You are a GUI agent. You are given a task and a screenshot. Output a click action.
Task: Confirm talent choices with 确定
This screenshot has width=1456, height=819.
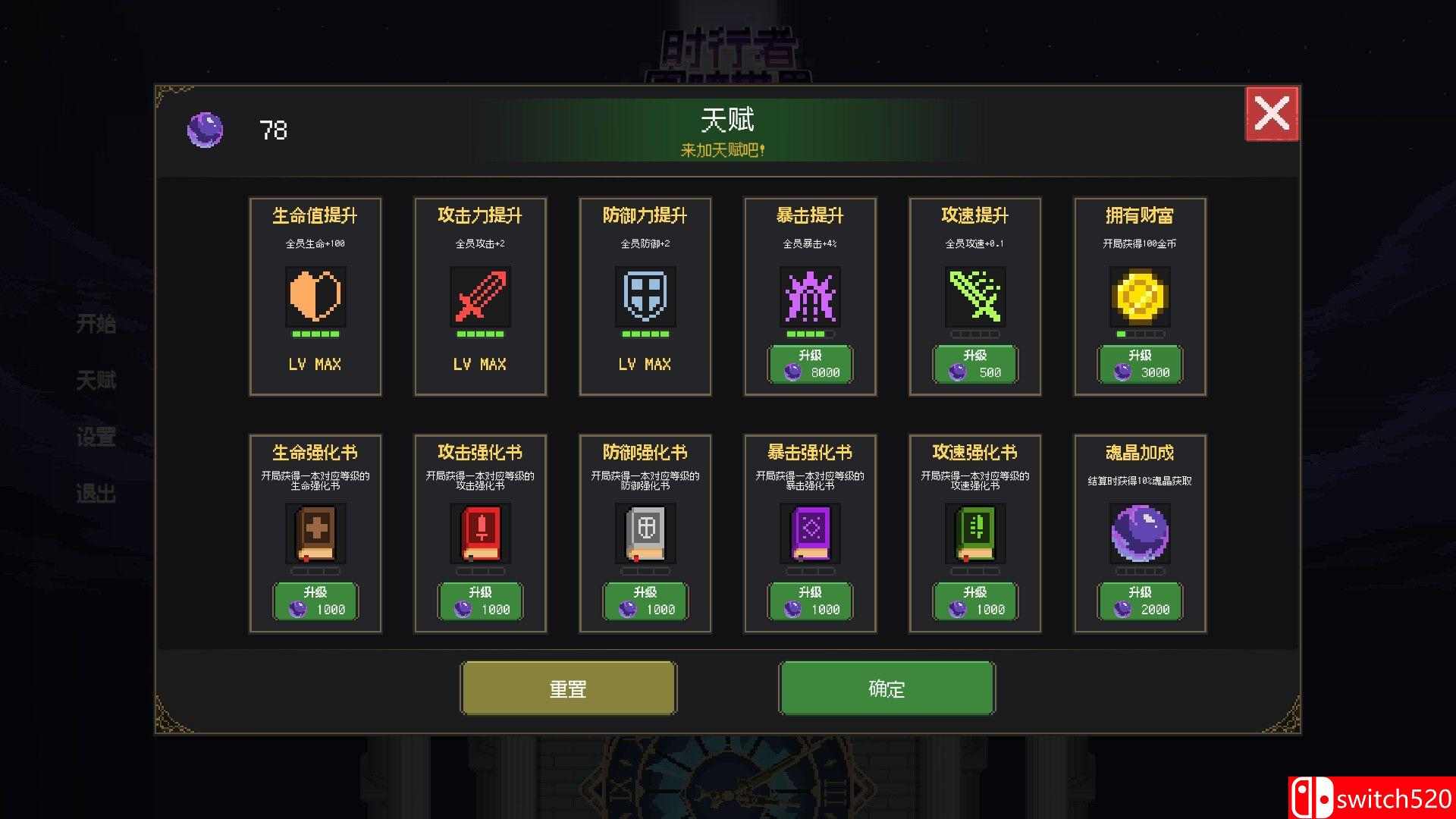[886, 688]
